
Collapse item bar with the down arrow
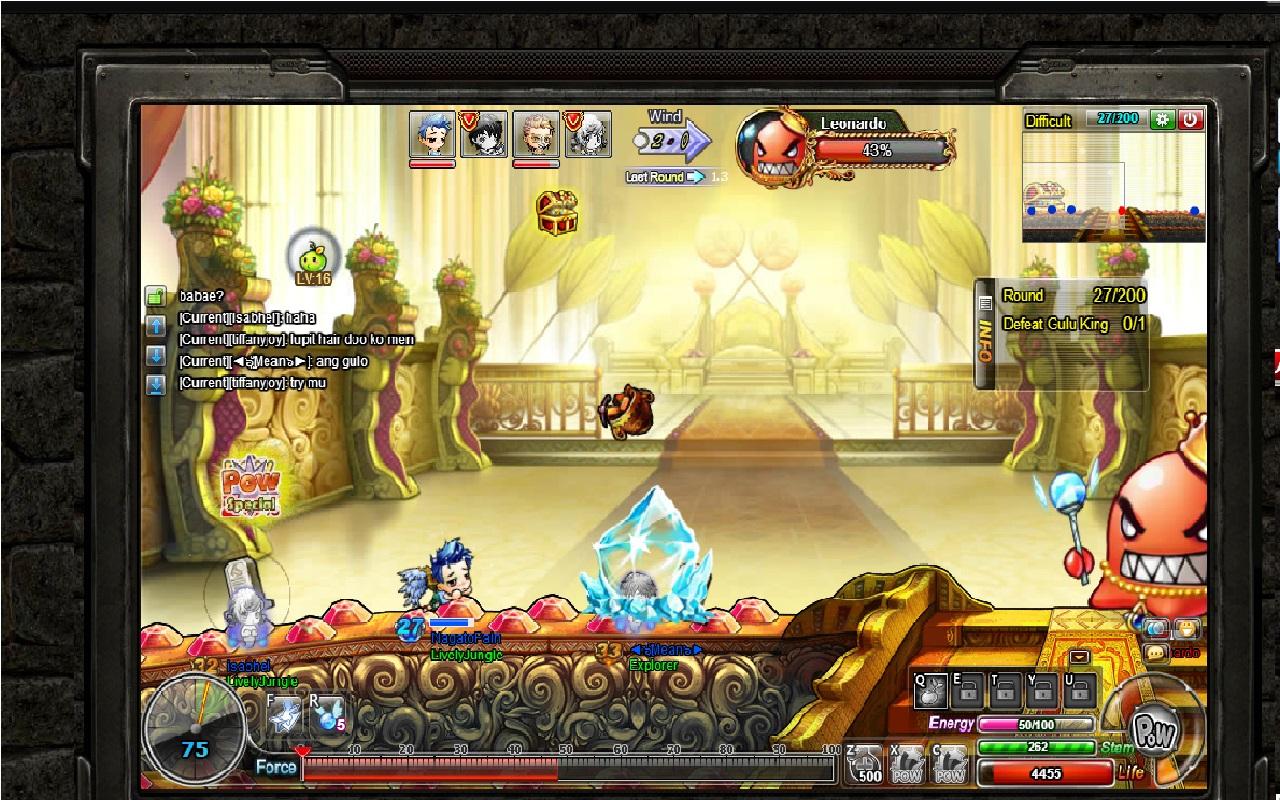point(1079,657)
